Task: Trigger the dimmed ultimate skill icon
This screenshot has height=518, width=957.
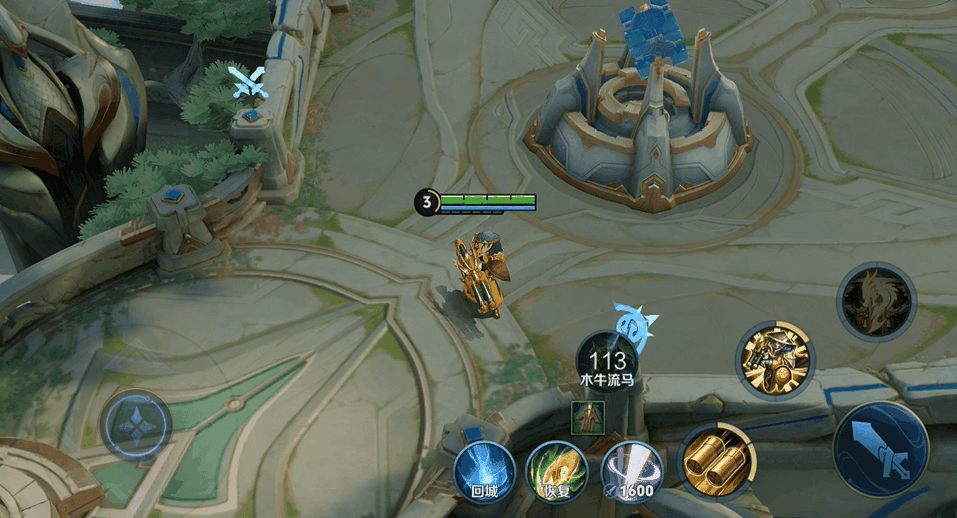Action: (876, 299)
